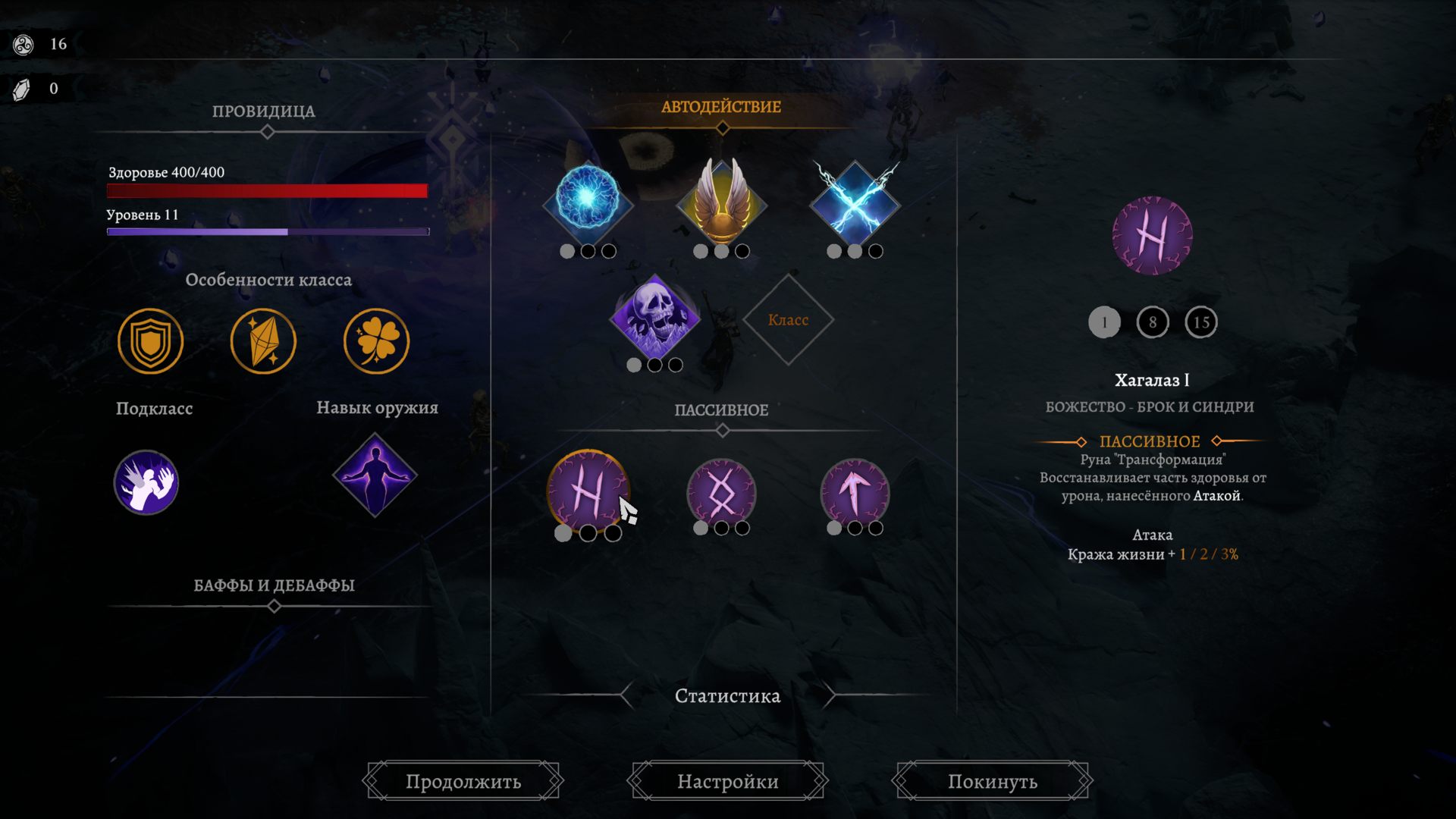Select the golden winged helmet skill
Screen dimensions: 1456x819
pyautogui.click(x=723, y=202)
